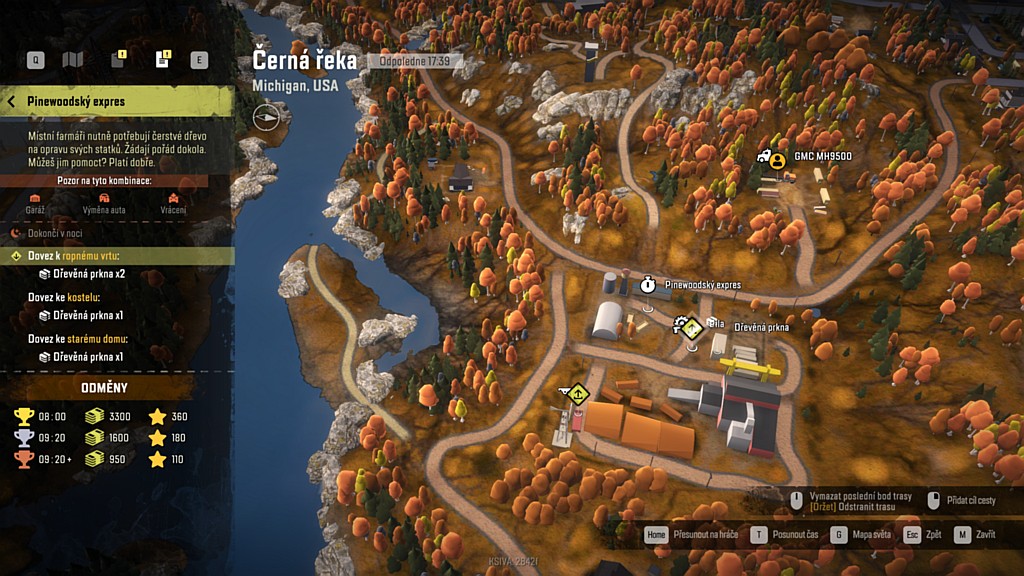Screen dimensions: 1024x576
Task: Go back using the Pinewoodský expres header arrow
Action: pos(12,102)
